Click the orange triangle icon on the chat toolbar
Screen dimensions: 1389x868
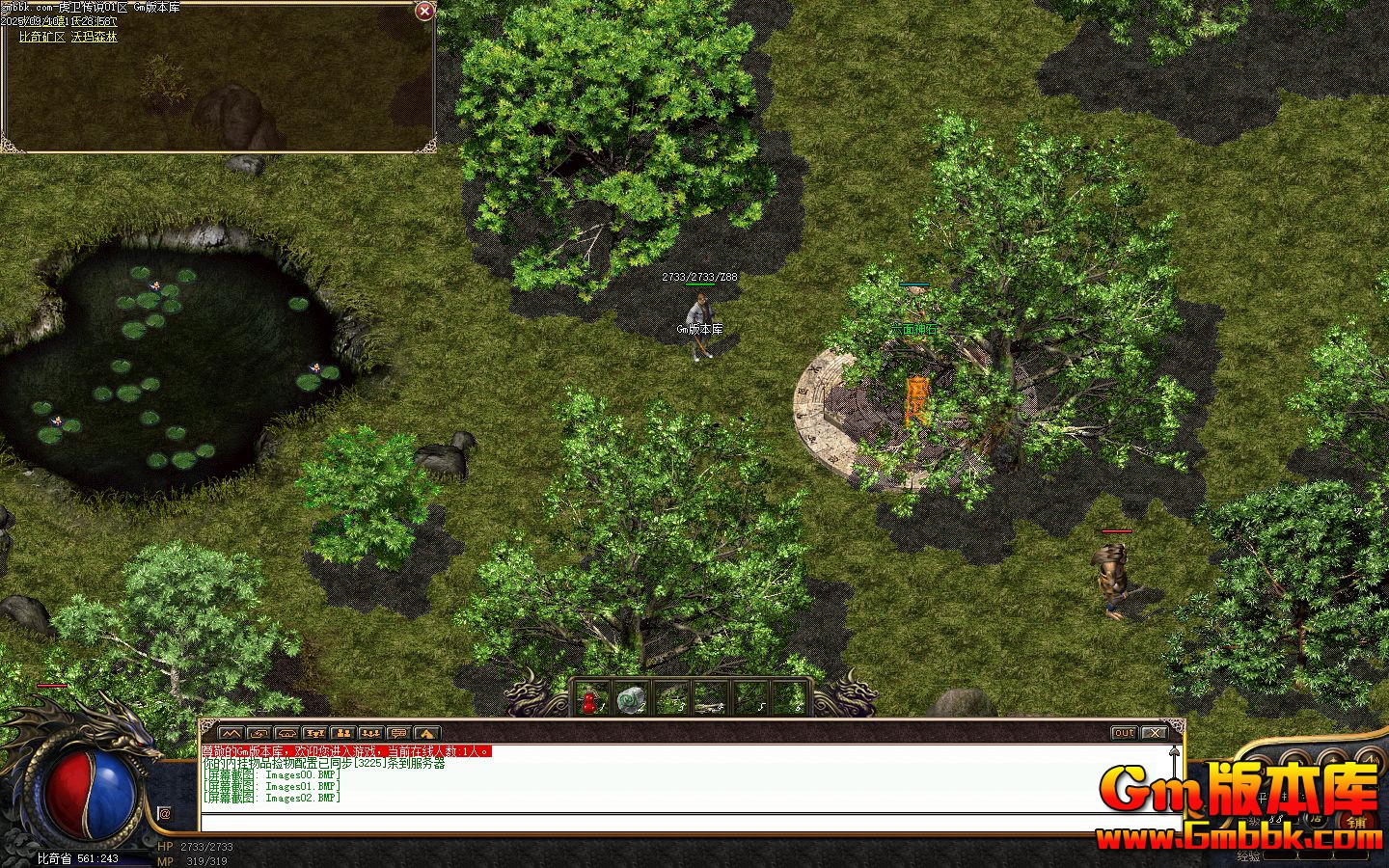pyautogui.click(x=427, y=733)
